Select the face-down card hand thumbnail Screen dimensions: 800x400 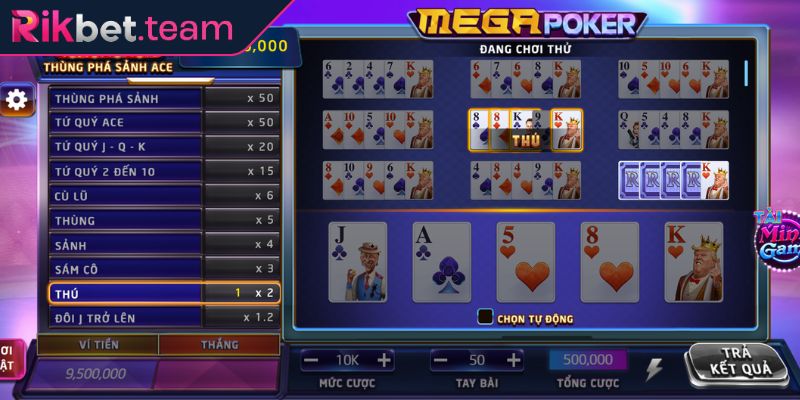(674, 178)
